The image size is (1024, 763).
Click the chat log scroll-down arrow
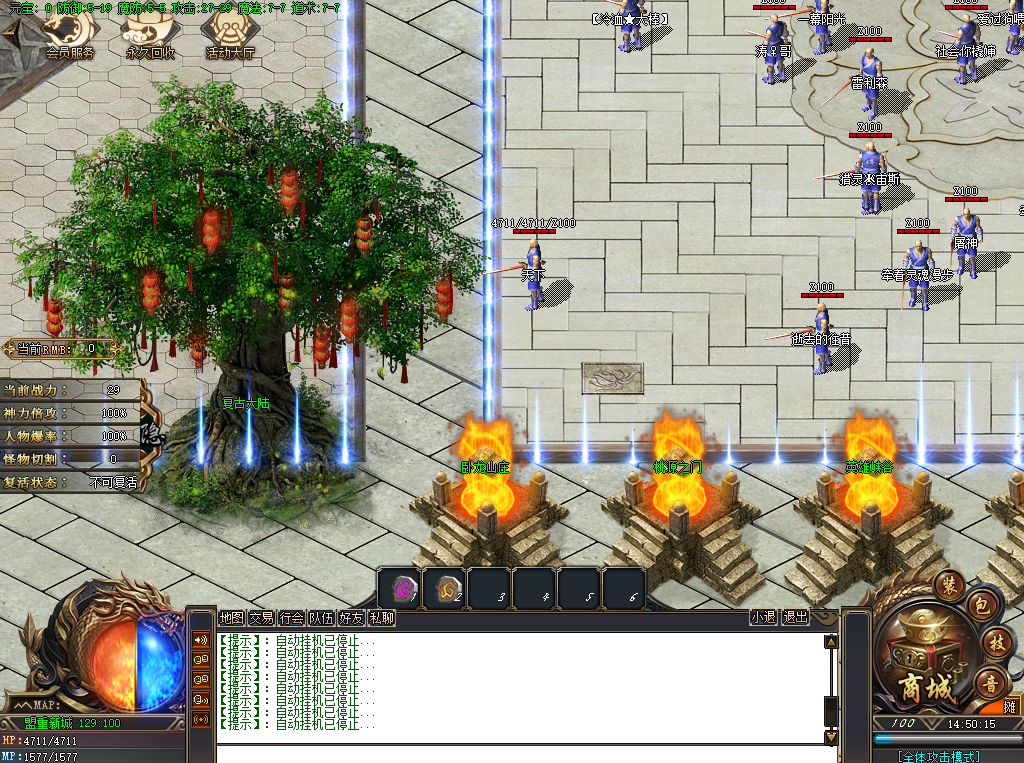coord(830,737)
